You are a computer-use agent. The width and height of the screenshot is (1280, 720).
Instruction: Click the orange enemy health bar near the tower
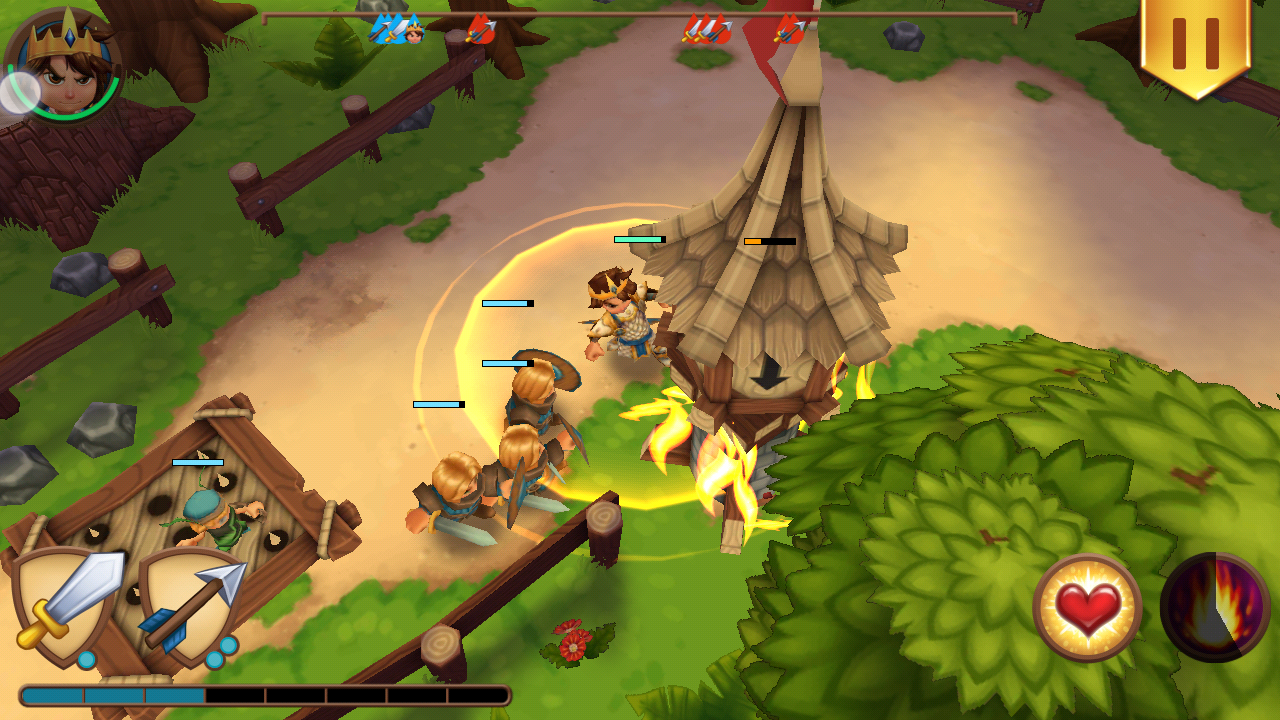tap(768, 241)
